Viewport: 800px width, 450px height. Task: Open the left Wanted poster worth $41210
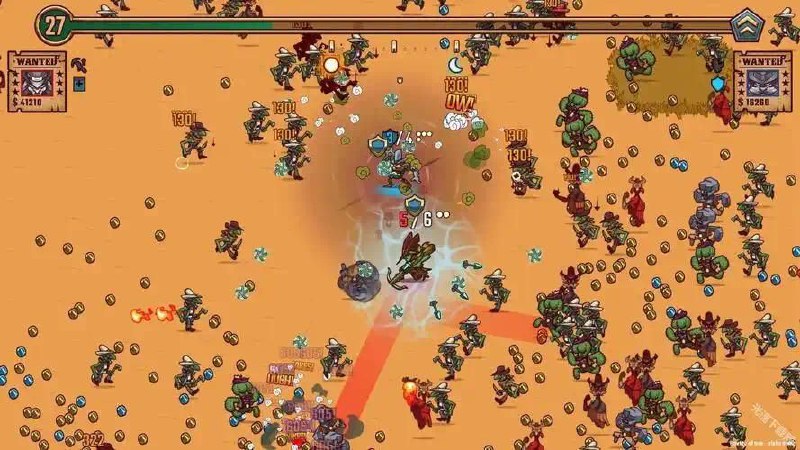(x=37, y=81)
